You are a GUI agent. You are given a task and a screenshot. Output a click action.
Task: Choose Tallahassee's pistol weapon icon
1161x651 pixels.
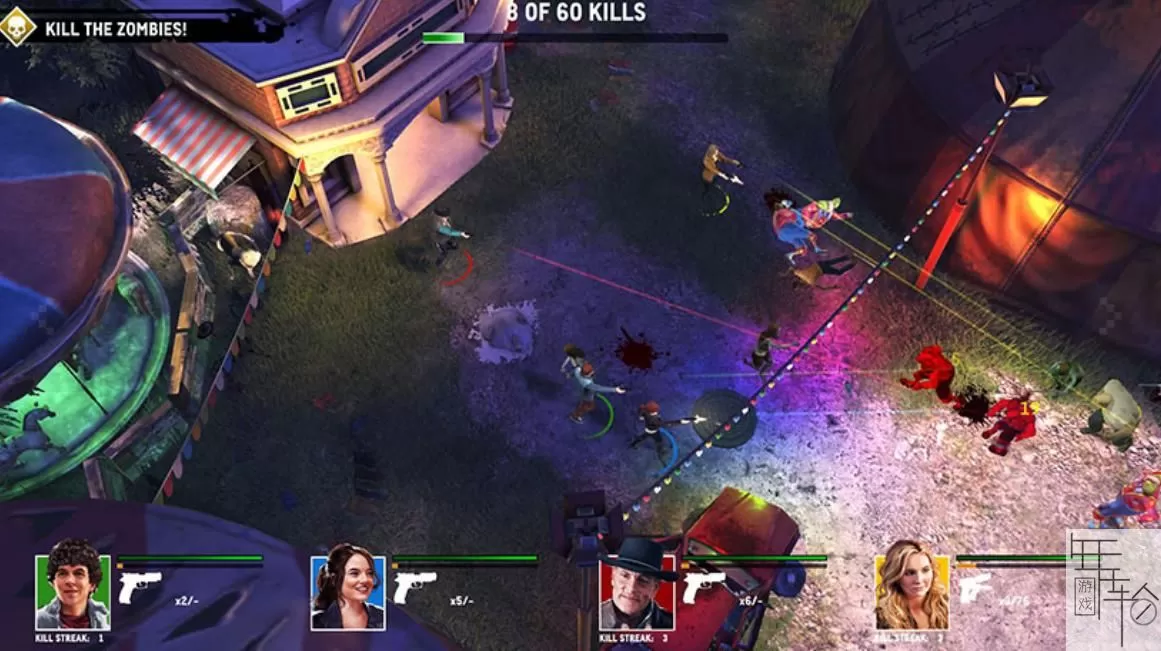click(704, 587)
